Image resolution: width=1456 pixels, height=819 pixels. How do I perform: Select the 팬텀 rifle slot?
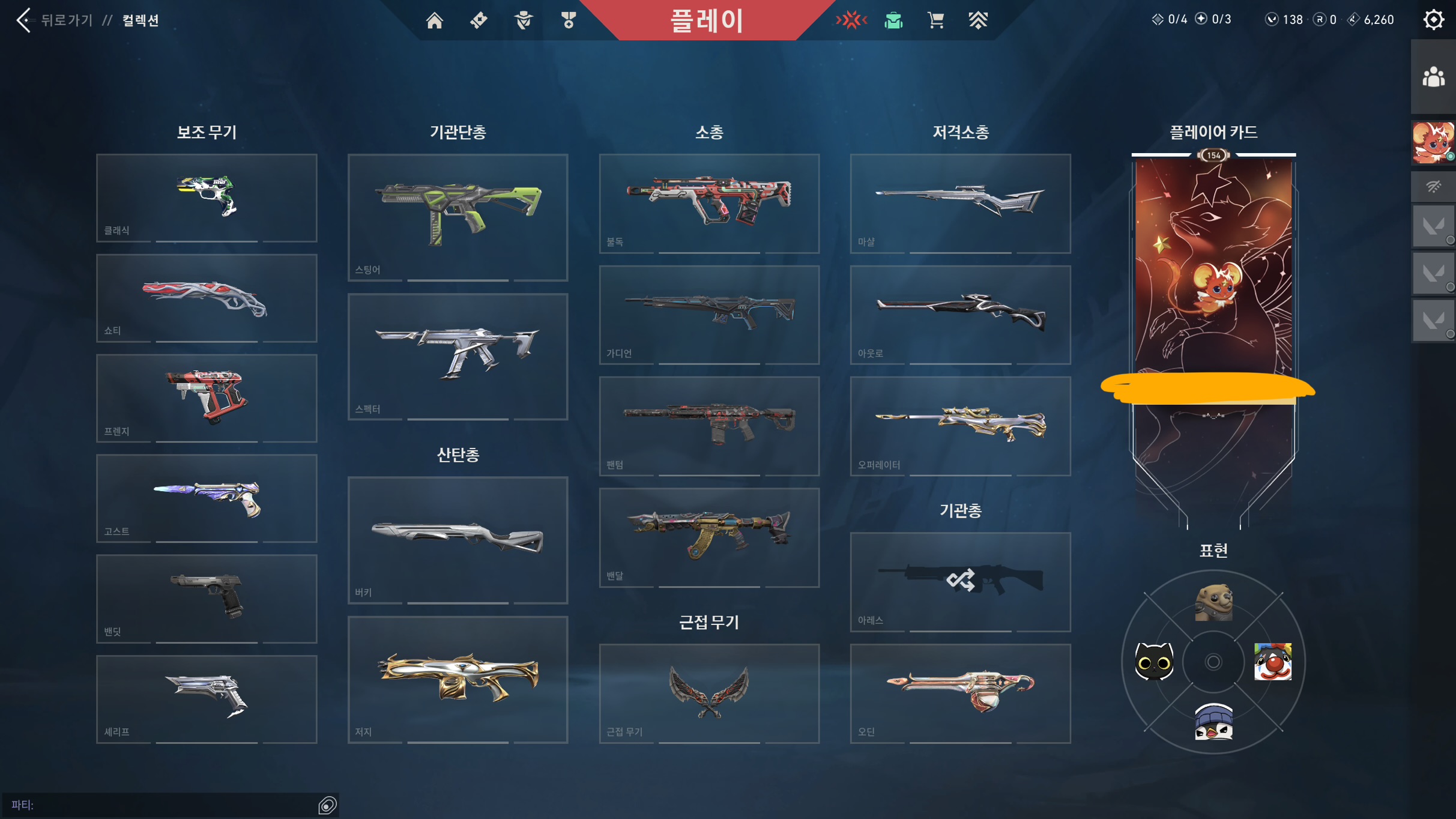[x=709, y=426]
